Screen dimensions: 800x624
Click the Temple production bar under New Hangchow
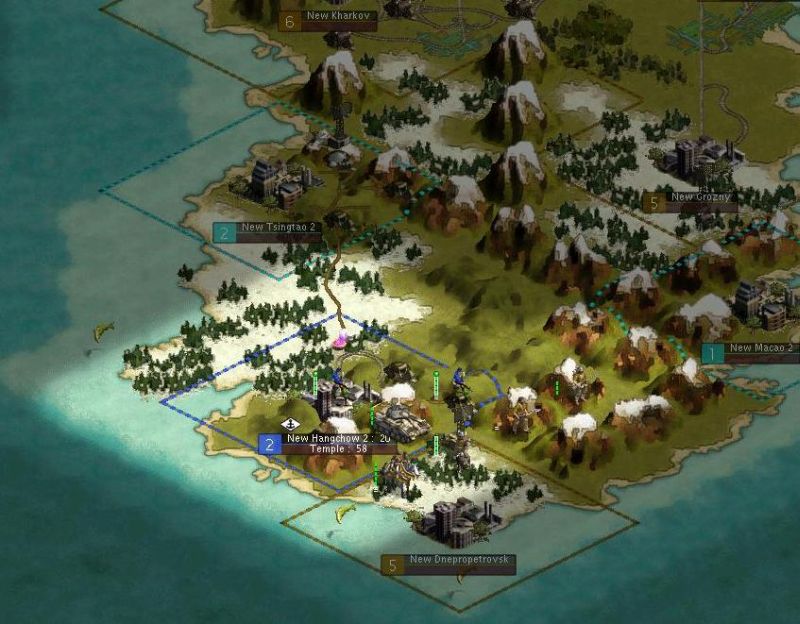tap(339, 450)
